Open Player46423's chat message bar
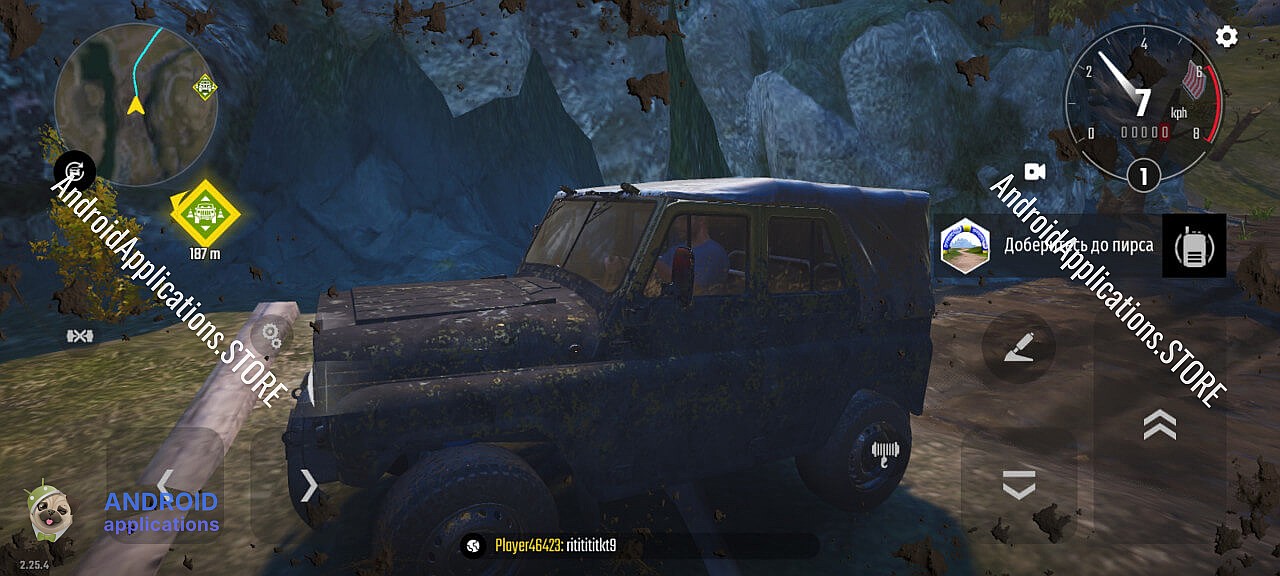1280x576 pixels. (x=640, y=546)
